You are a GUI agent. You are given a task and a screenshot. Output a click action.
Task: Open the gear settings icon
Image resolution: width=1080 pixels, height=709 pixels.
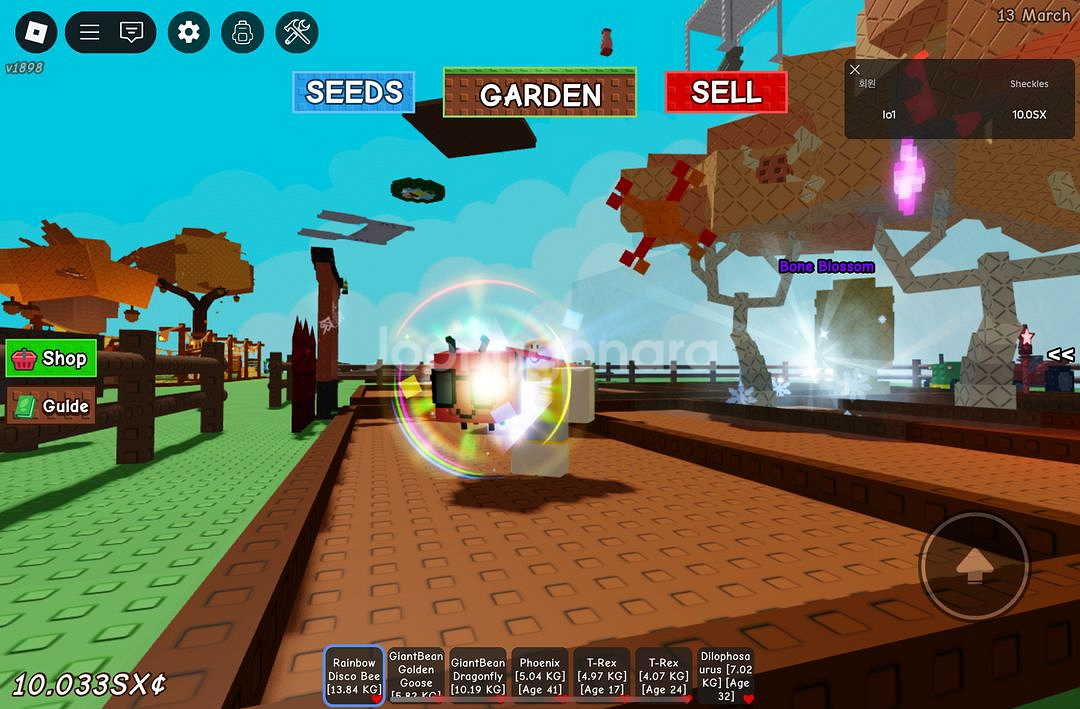click(x=188, y=32)
